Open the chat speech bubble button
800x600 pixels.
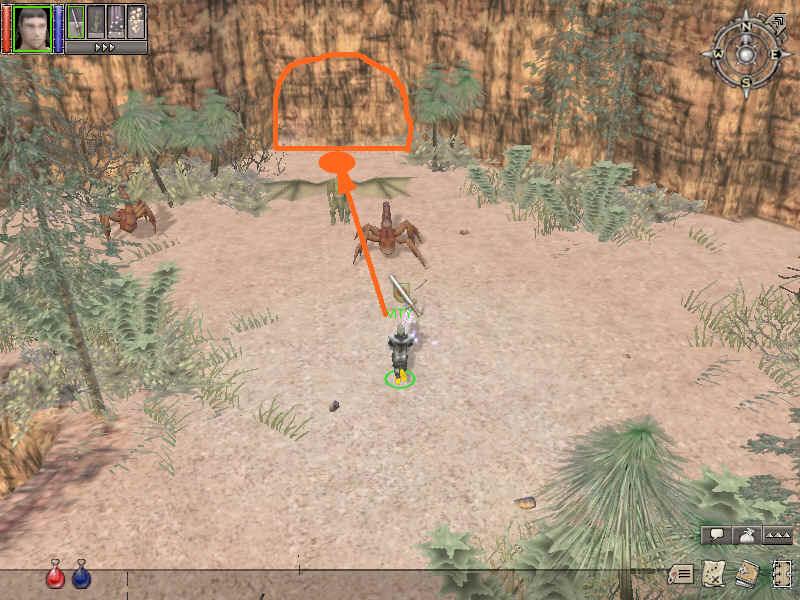(x=717, y=535)
